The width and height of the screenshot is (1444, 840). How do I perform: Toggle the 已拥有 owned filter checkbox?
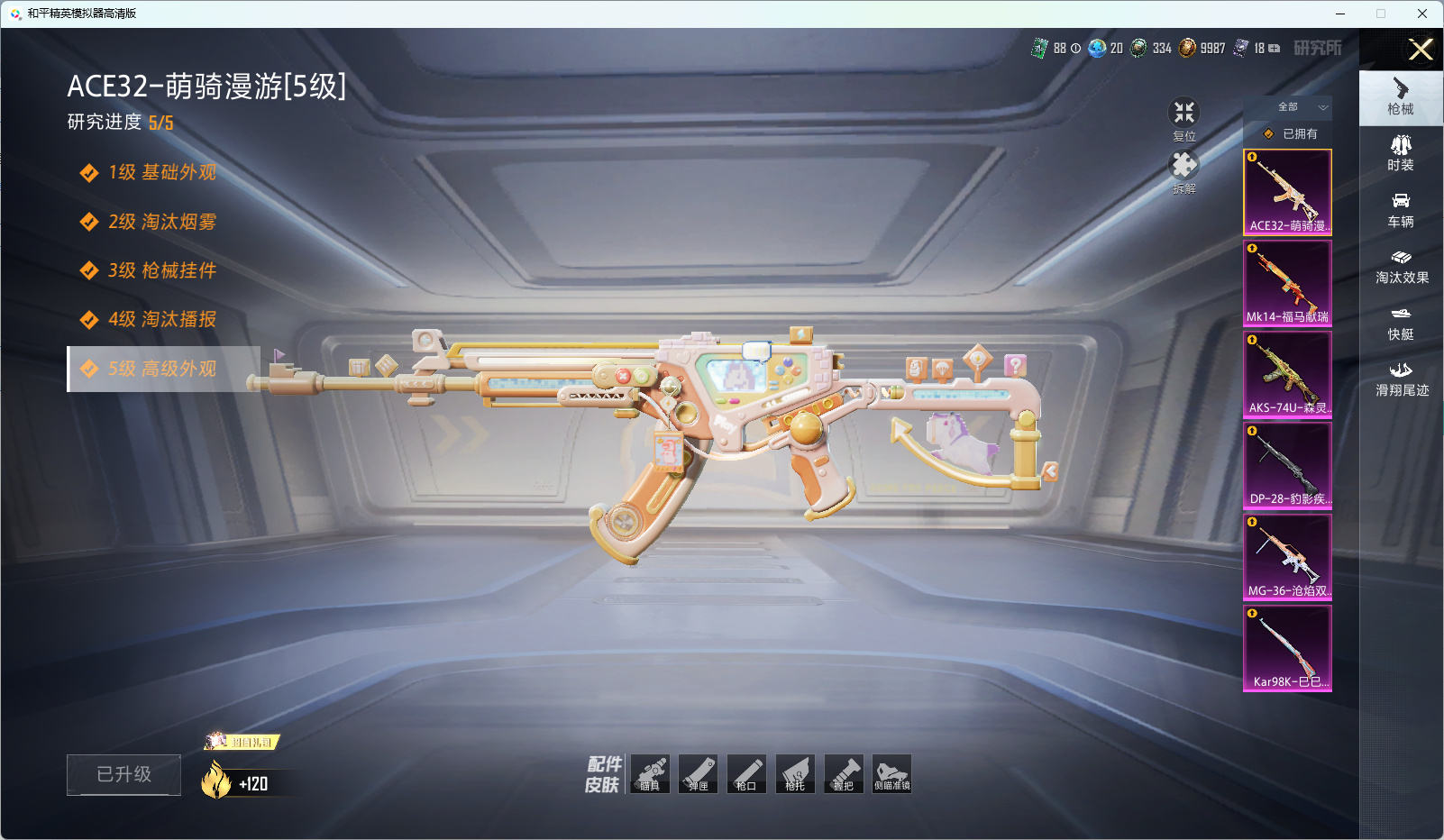tap(1269, 133)
